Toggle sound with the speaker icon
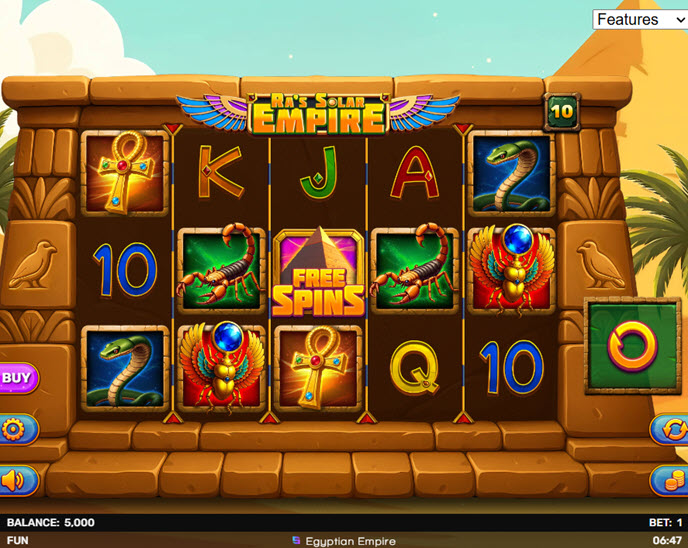Screen dimensions: 688x548 (15, 481)
